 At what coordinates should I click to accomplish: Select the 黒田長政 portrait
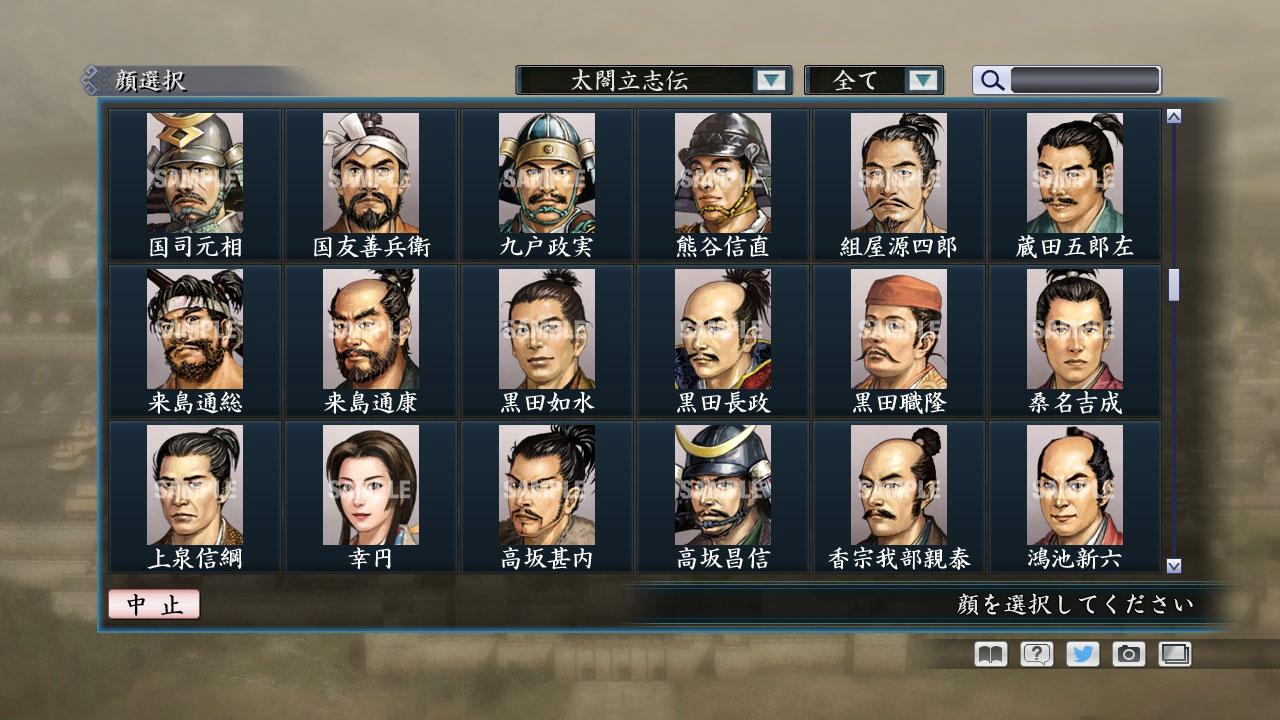tap(721, 330)
